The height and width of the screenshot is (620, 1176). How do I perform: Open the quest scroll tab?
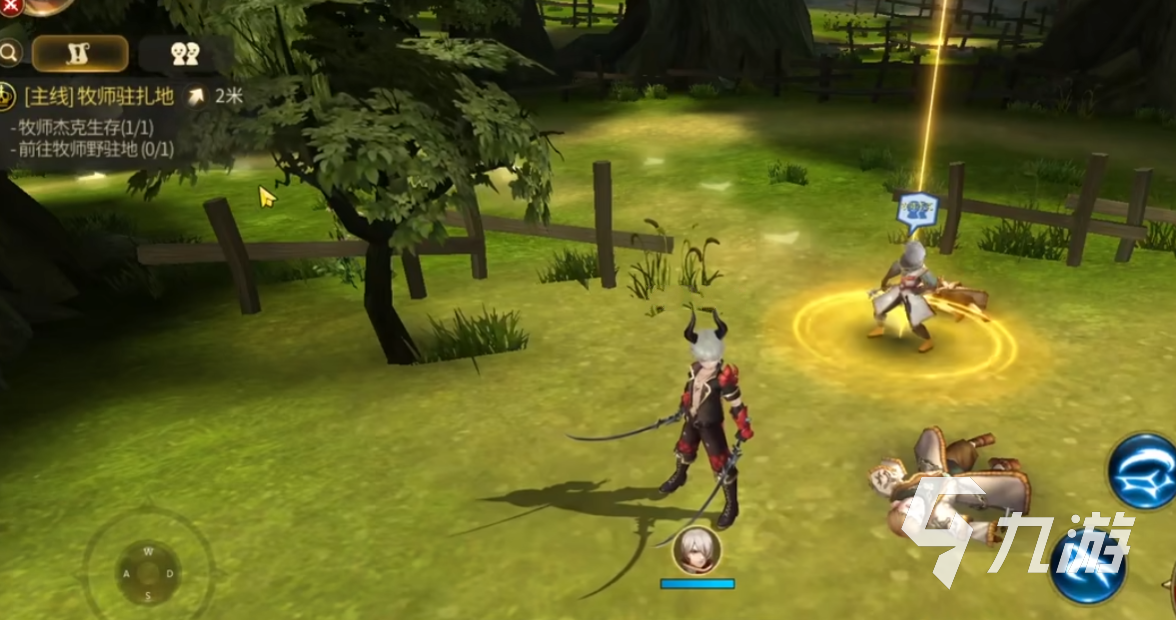[79, 54]
